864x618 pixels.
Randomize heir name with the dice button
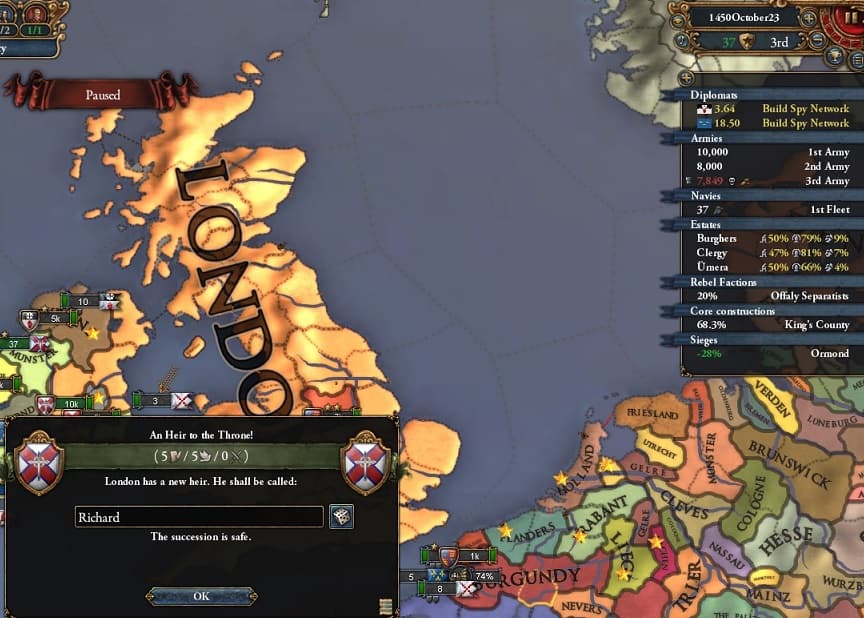coord(341,517)
